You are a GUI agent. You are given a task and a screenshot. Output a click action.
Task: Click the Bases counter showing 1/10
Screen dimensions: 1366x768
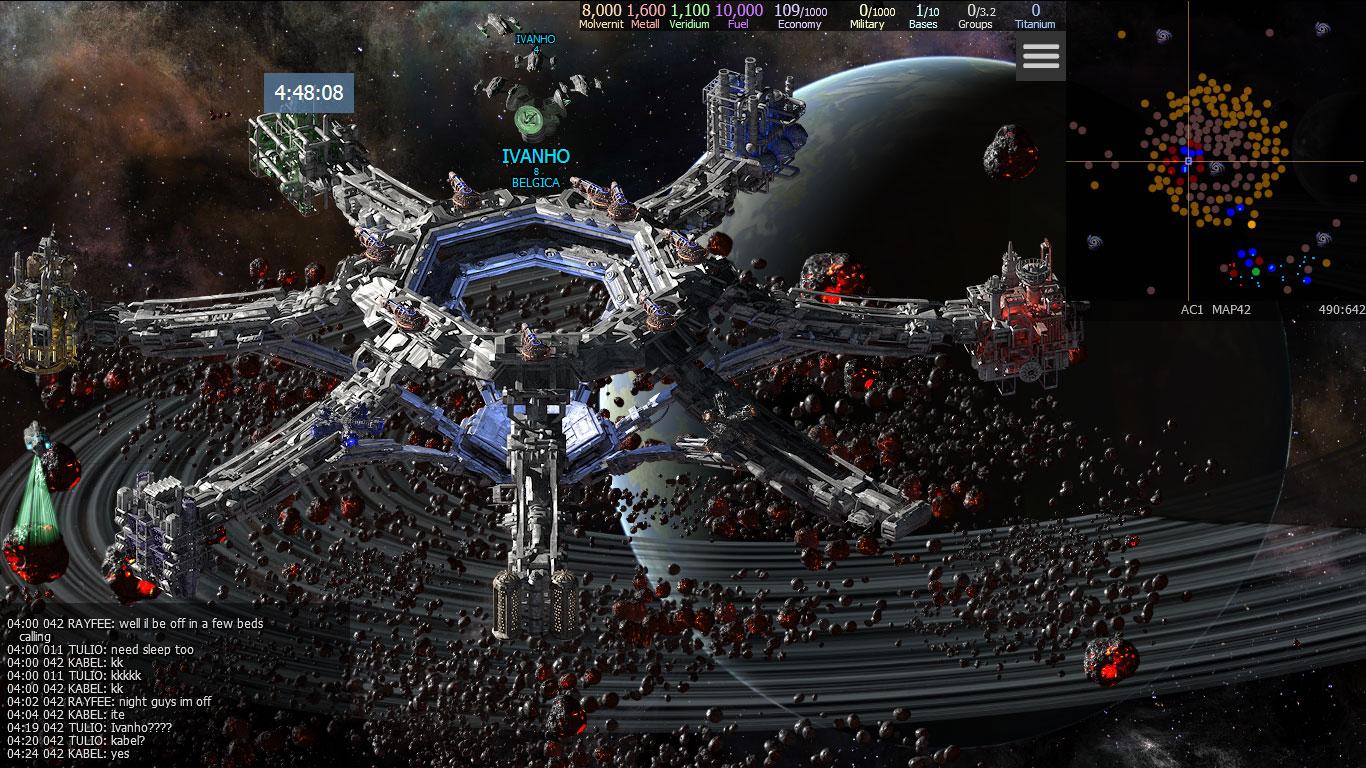[922, 14]
